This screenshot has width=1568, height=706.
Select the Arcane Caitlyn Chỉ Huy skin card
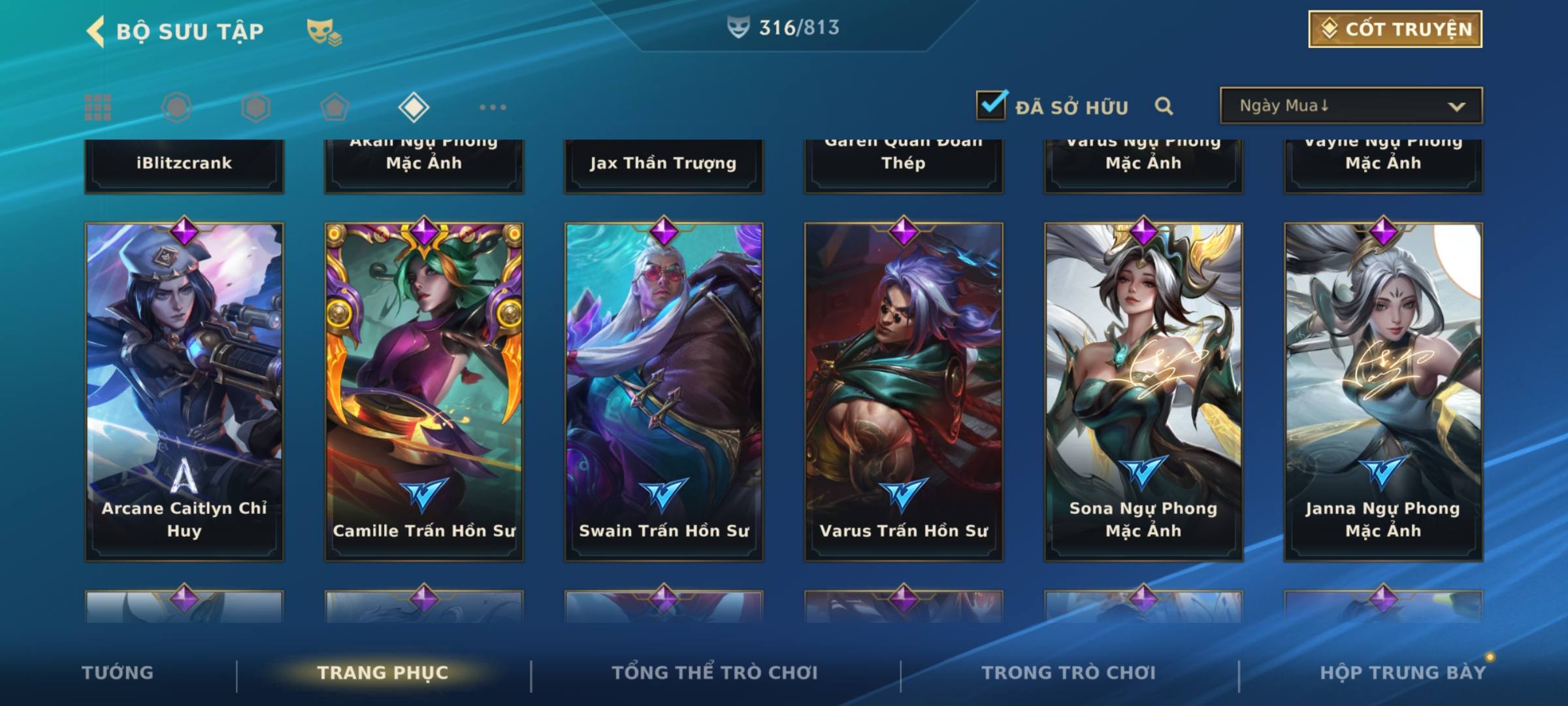tap(184, 391)
